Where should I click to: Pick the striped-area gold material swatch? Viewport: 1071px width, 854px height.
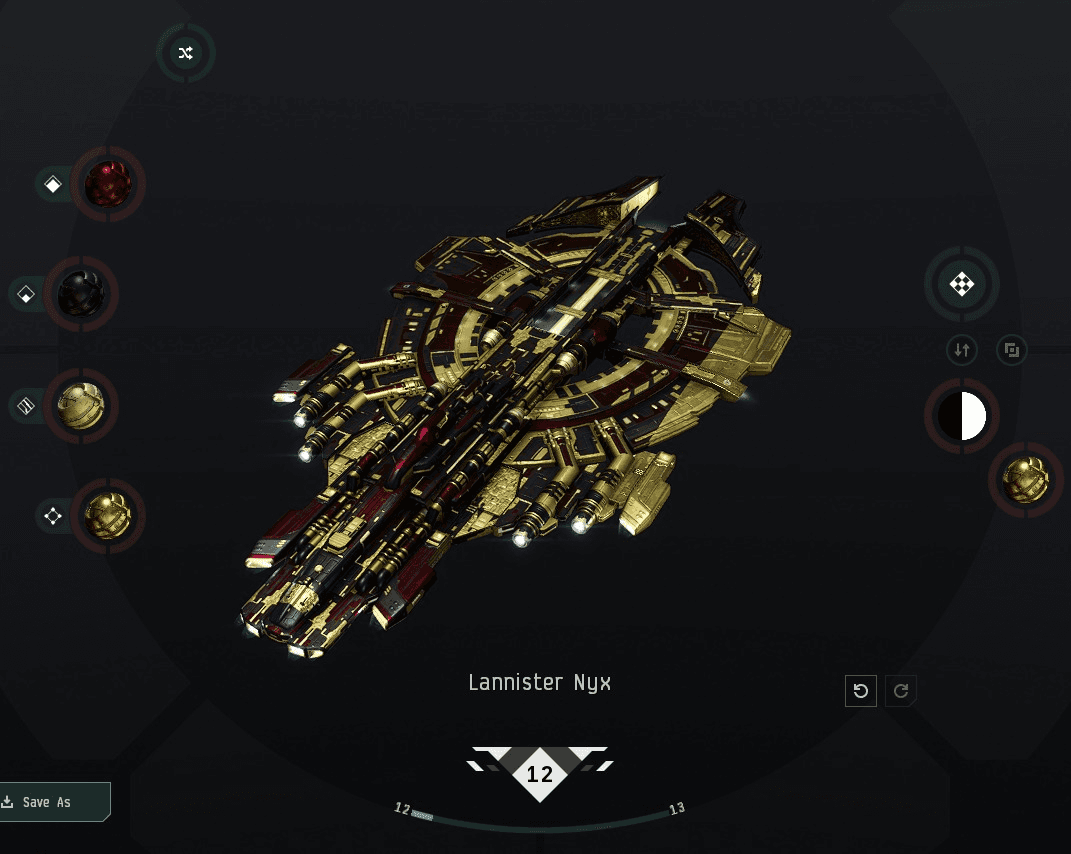coord(81,406)
